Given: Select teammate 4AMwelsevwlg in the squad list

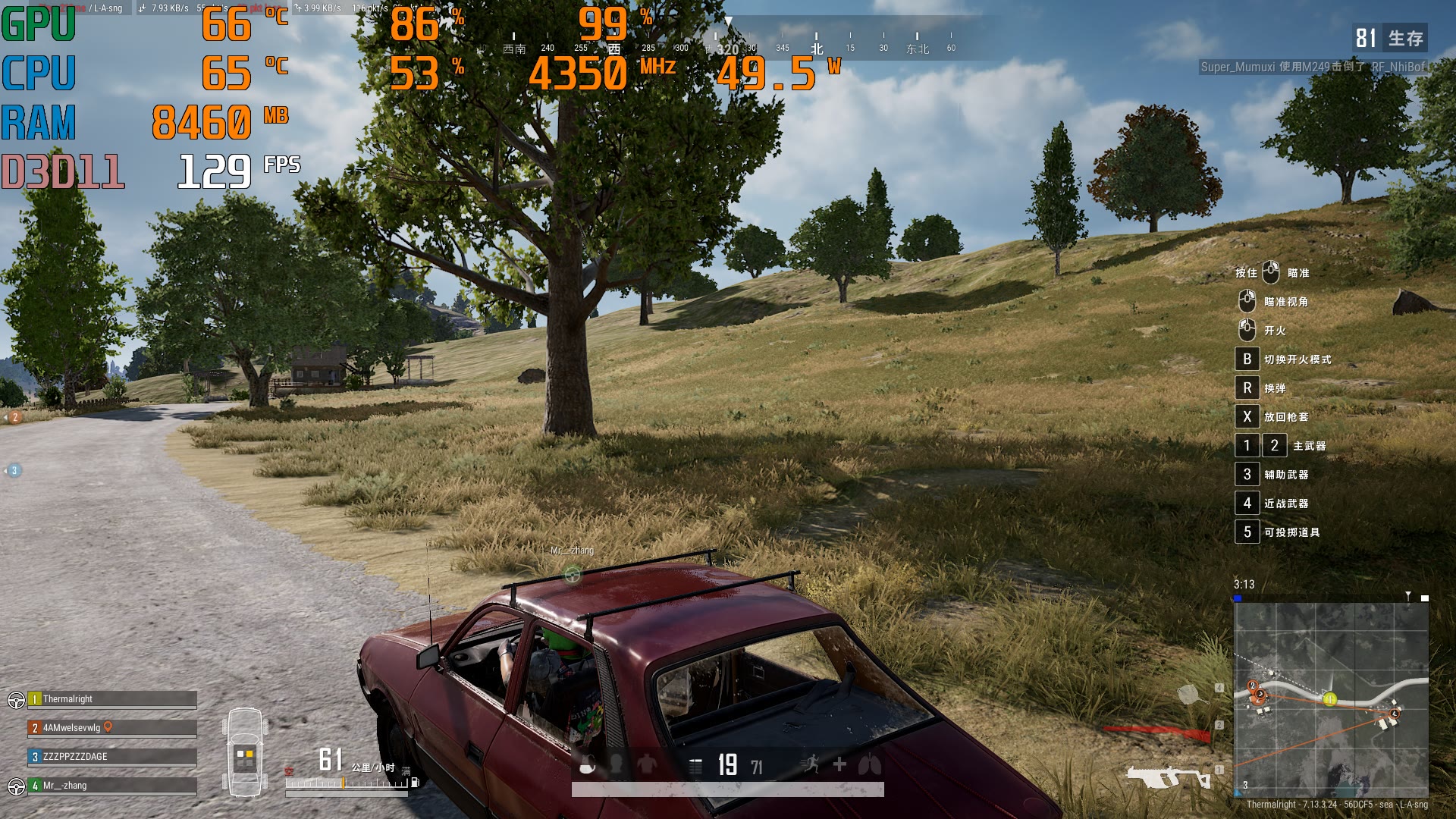Looking at the screenshot, I should point(112,728).
